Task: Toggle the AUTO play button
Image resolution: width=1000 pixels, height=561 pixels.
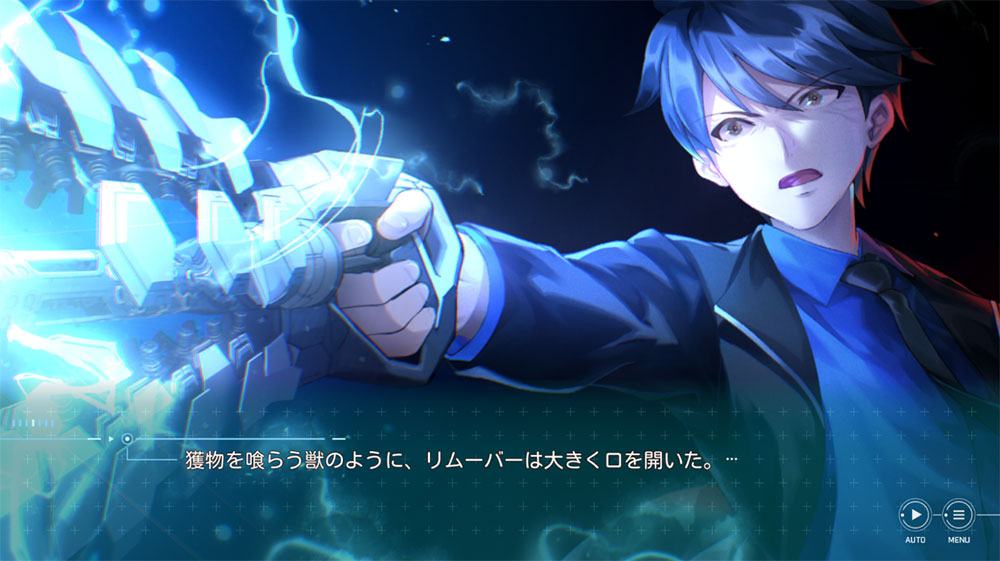Action: tap(915, 515)
